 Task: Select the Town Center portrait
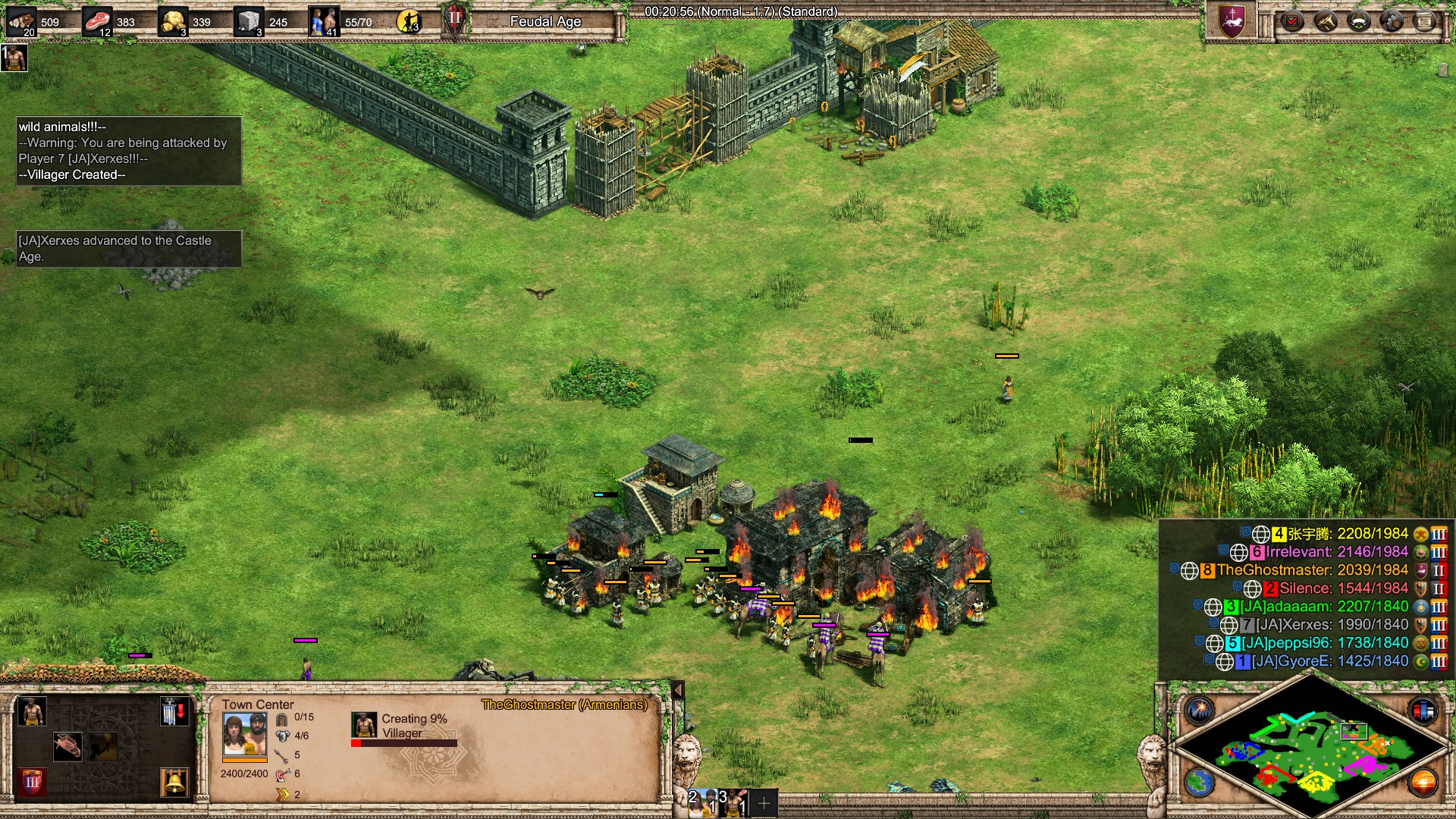[x=244, y=735]
